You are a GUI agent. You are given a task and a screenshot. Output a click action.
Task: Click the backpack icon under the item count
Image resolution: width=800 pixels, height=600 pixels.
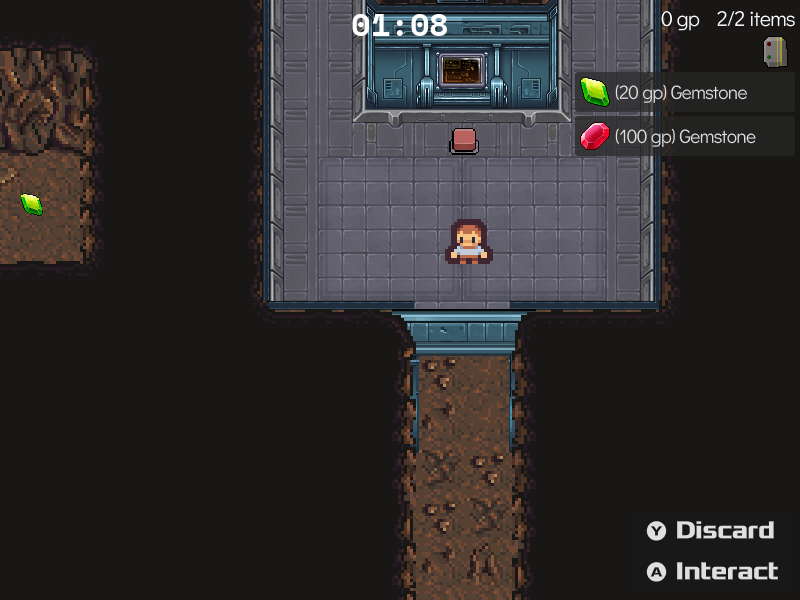pos(774,52)
